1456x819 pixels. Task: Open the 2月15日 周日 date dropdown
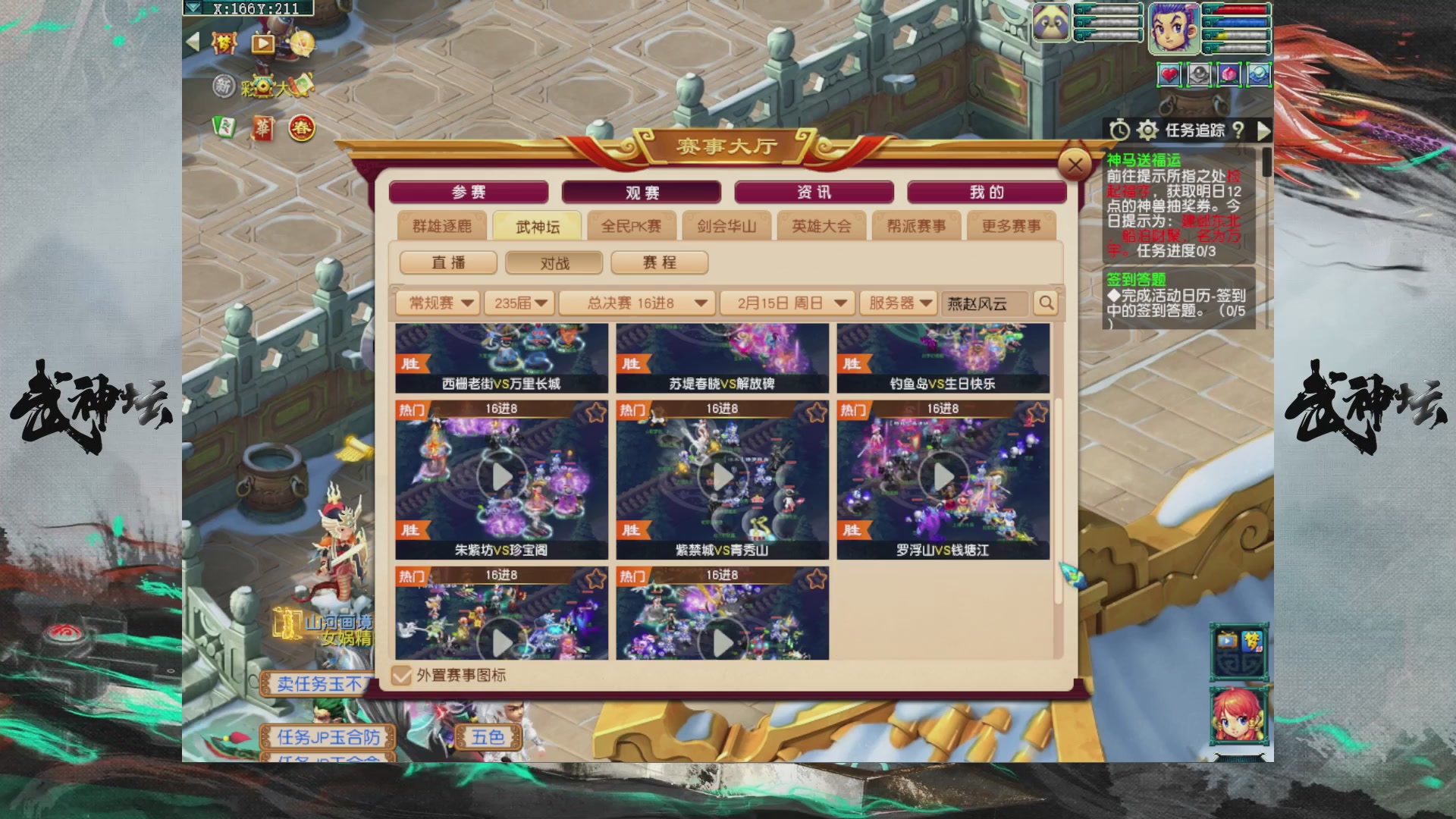(785, 303)
